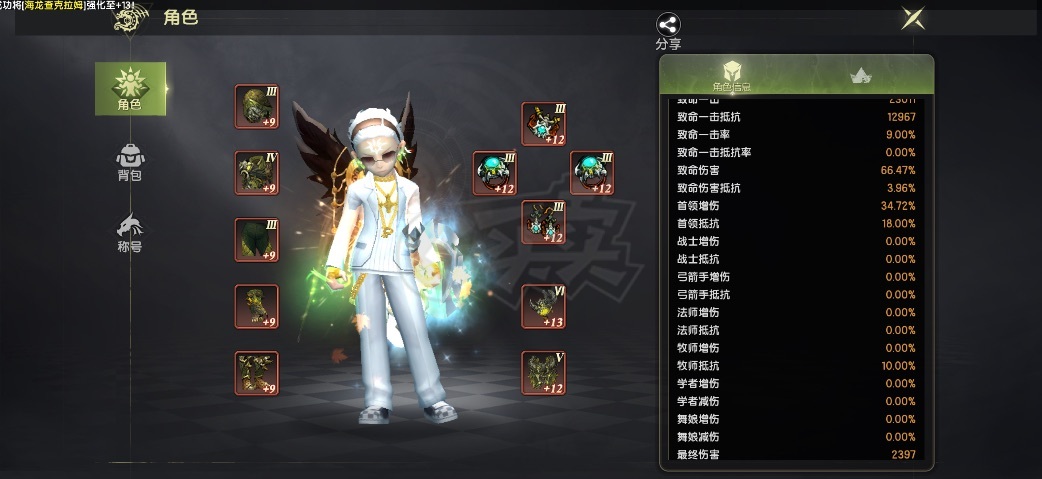Tap the 分享 share button

point(668,31)
